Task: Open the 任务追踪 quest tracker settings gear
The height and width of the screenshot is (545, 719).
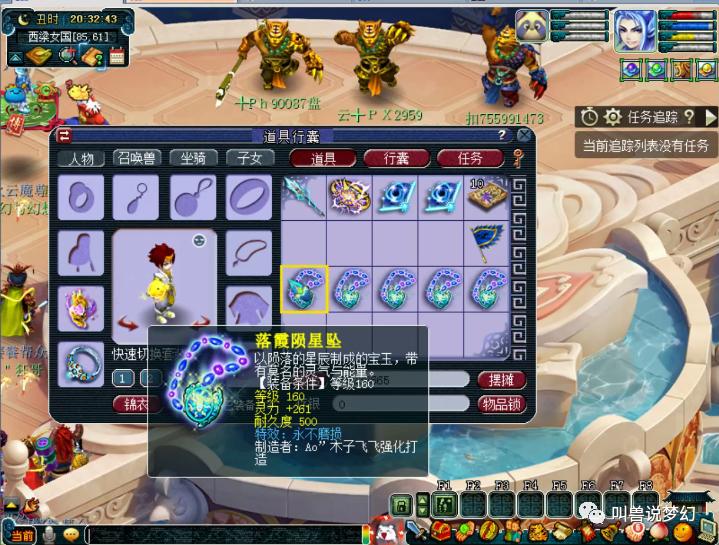Action: coord(613,118)
